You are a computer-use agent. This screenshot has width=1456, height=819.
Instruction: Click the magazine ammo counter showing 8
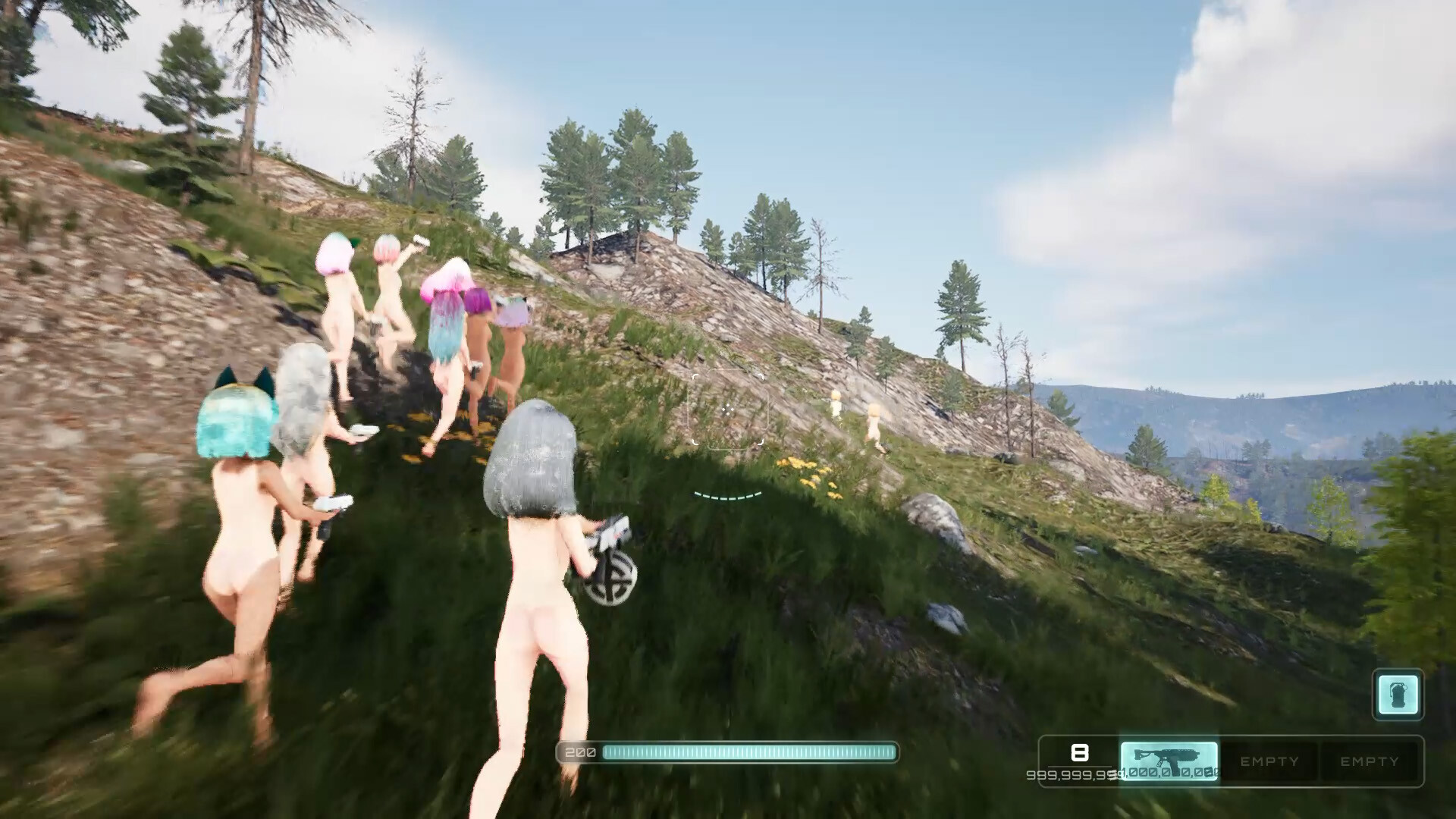(1078, 753)
